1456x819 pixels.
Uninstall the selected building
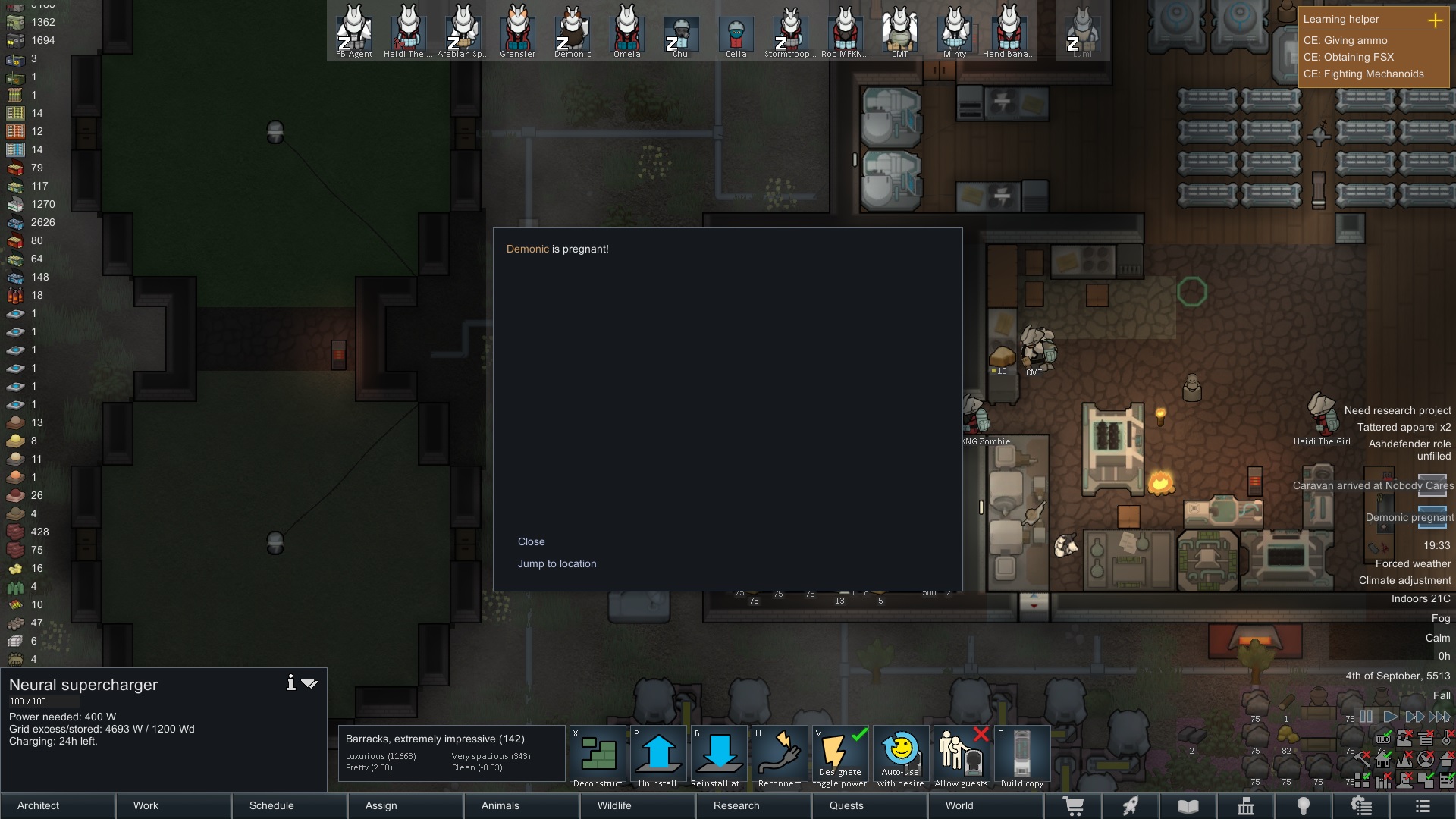(658, 756)
